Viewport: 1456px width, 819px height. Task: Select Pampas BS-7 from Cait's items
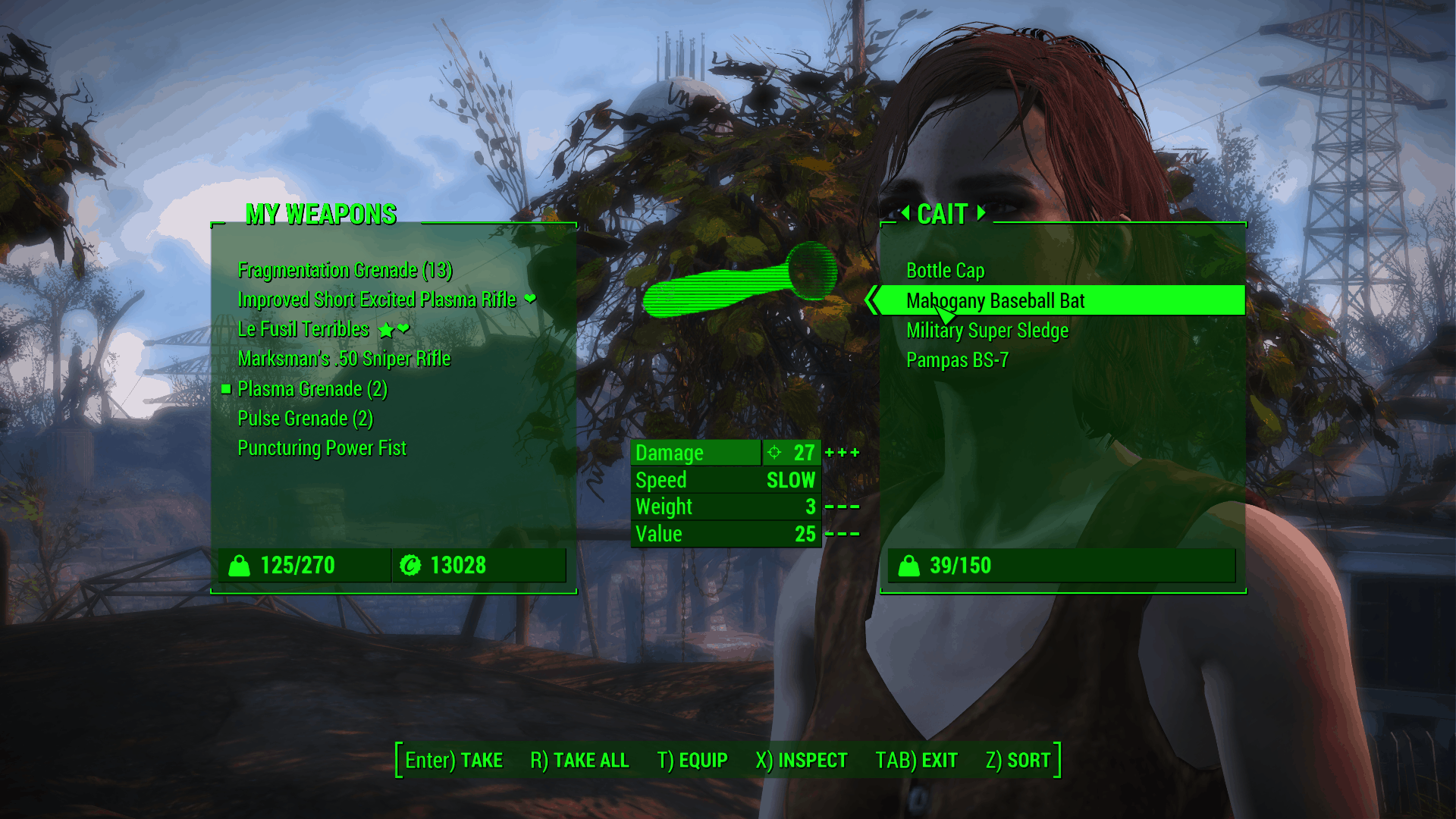click(957, 360)
